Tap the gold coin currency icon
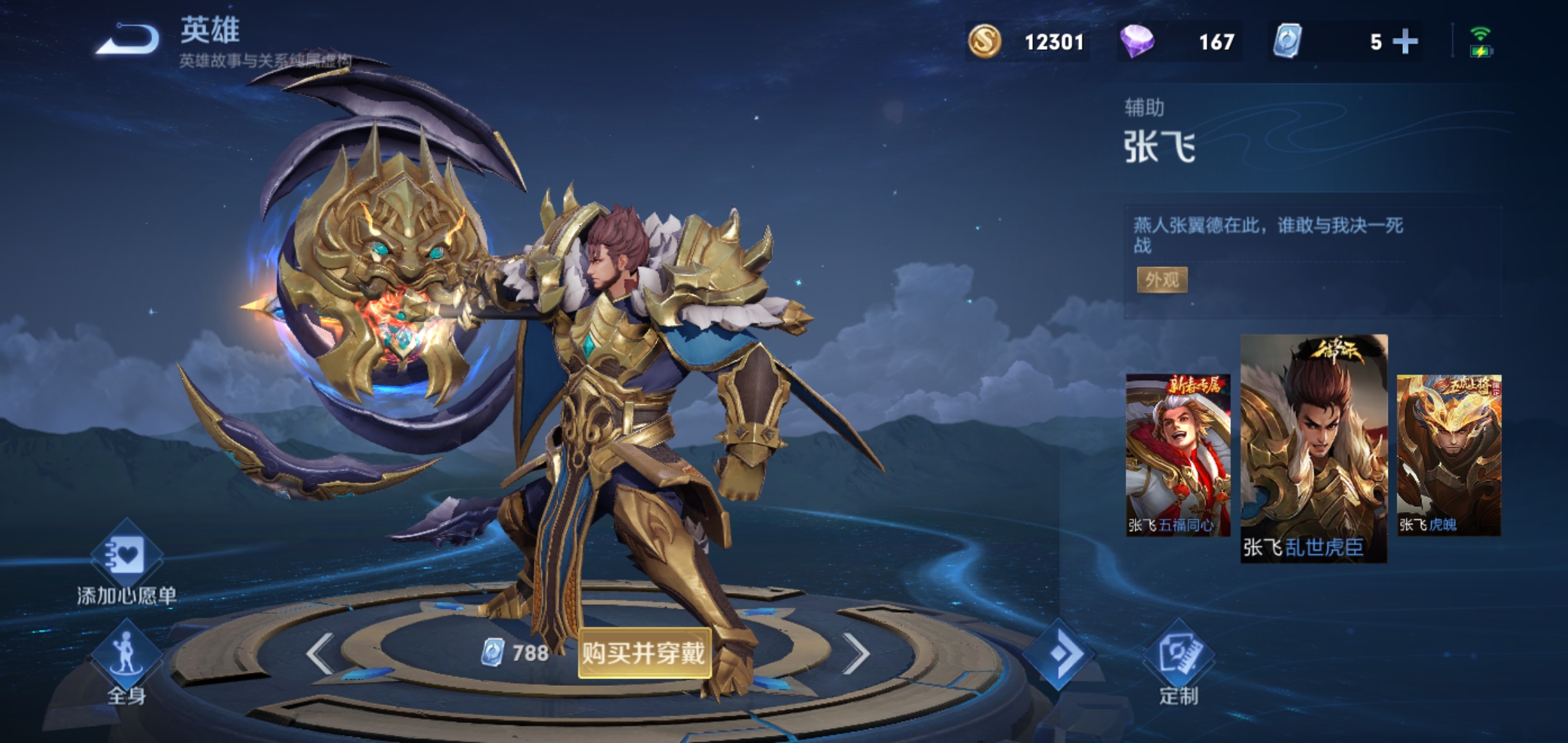This screenshot has height=743, width=1568. point(985,41)
